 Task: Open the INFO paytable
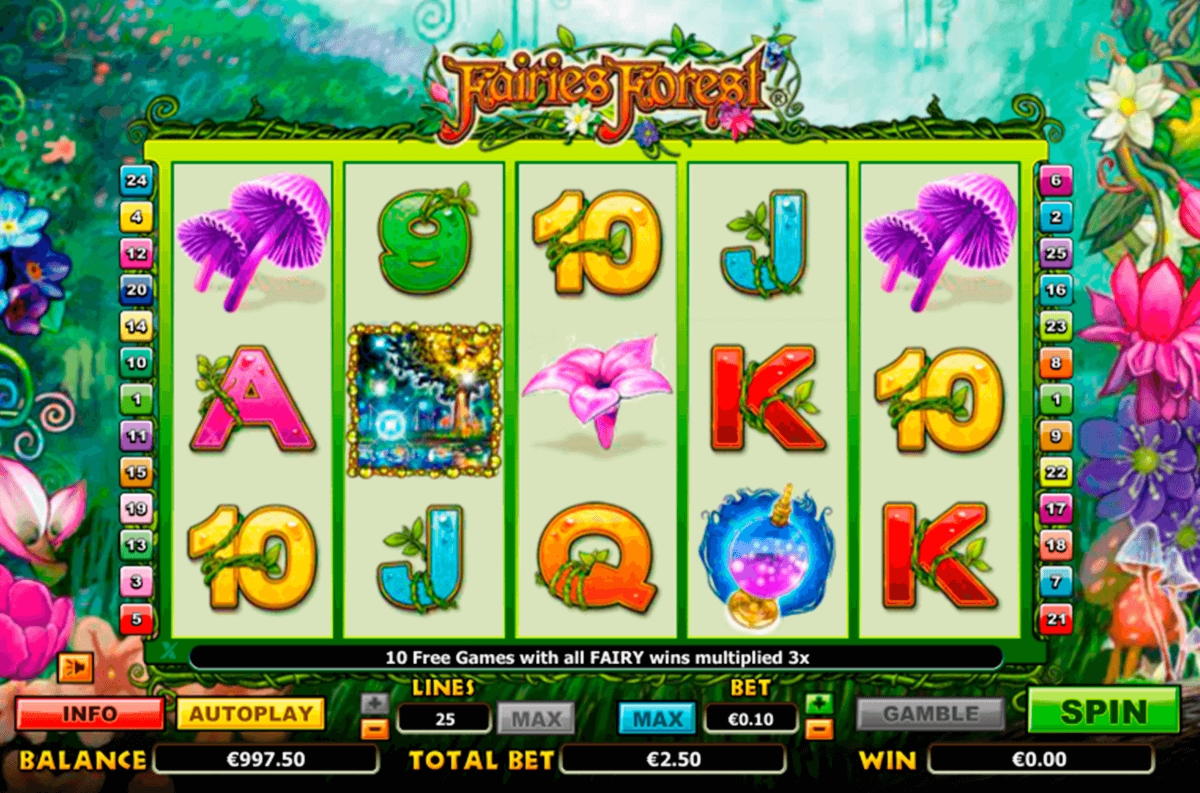tap(89, 714)
